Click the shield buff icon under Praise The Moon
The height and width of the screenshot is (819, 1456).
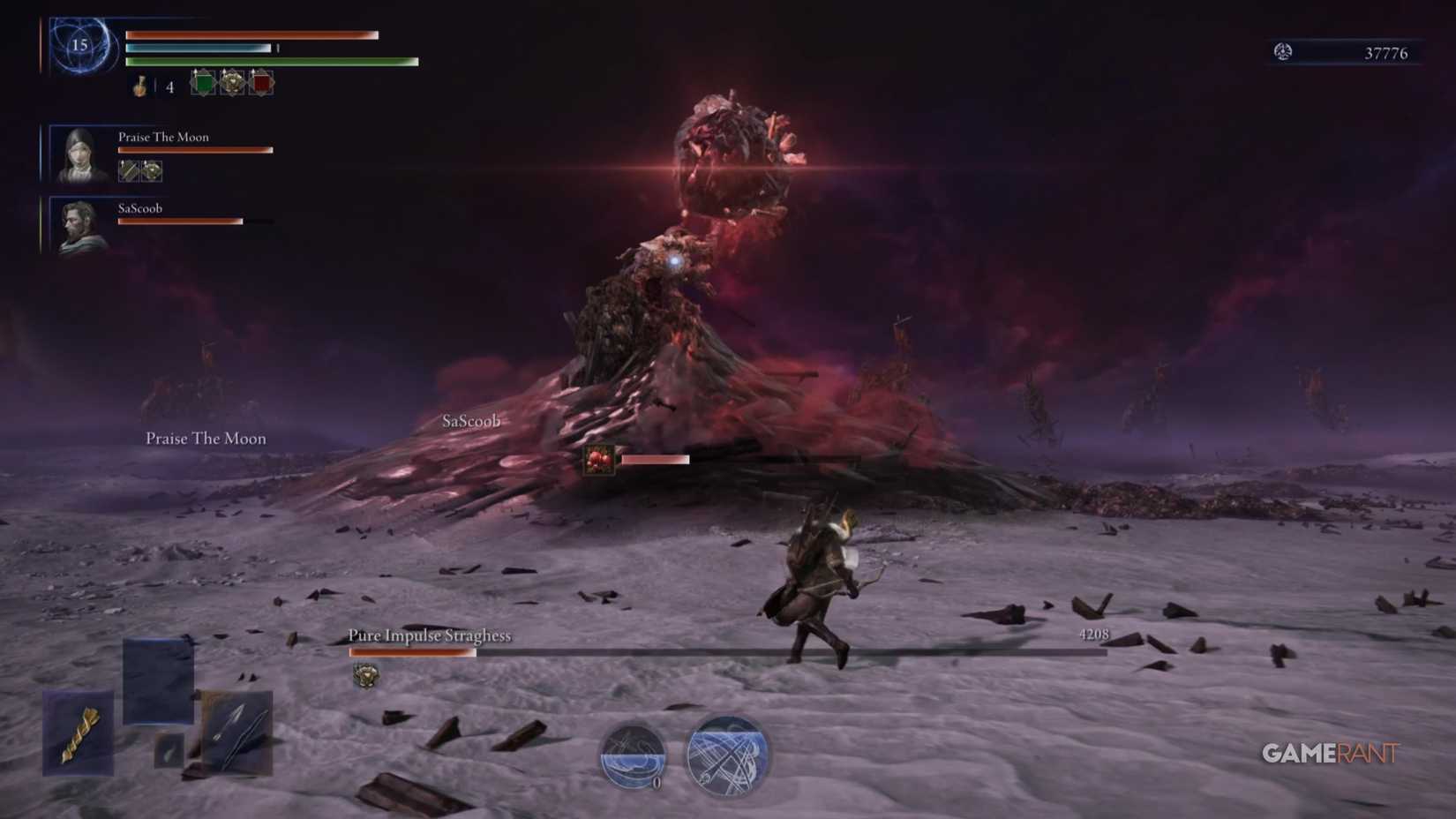[150, 171]
